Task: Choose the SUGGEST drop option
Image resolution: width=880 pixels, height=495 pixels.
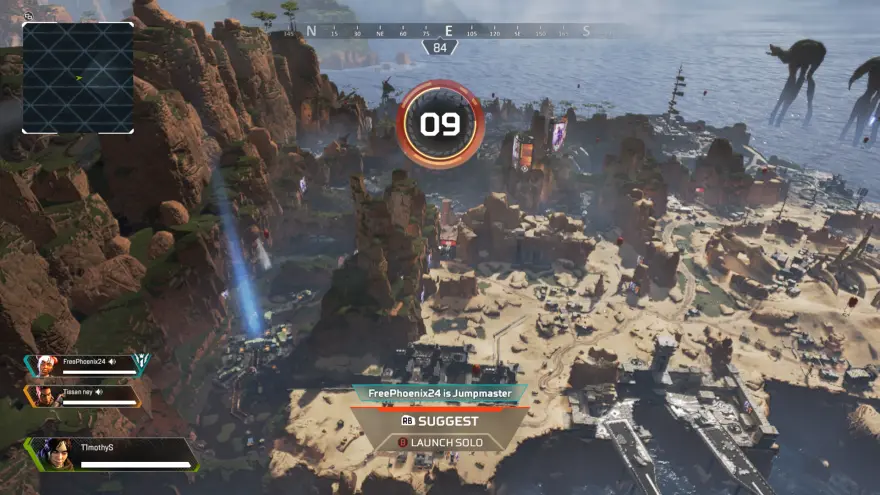Action: (440, 421)
